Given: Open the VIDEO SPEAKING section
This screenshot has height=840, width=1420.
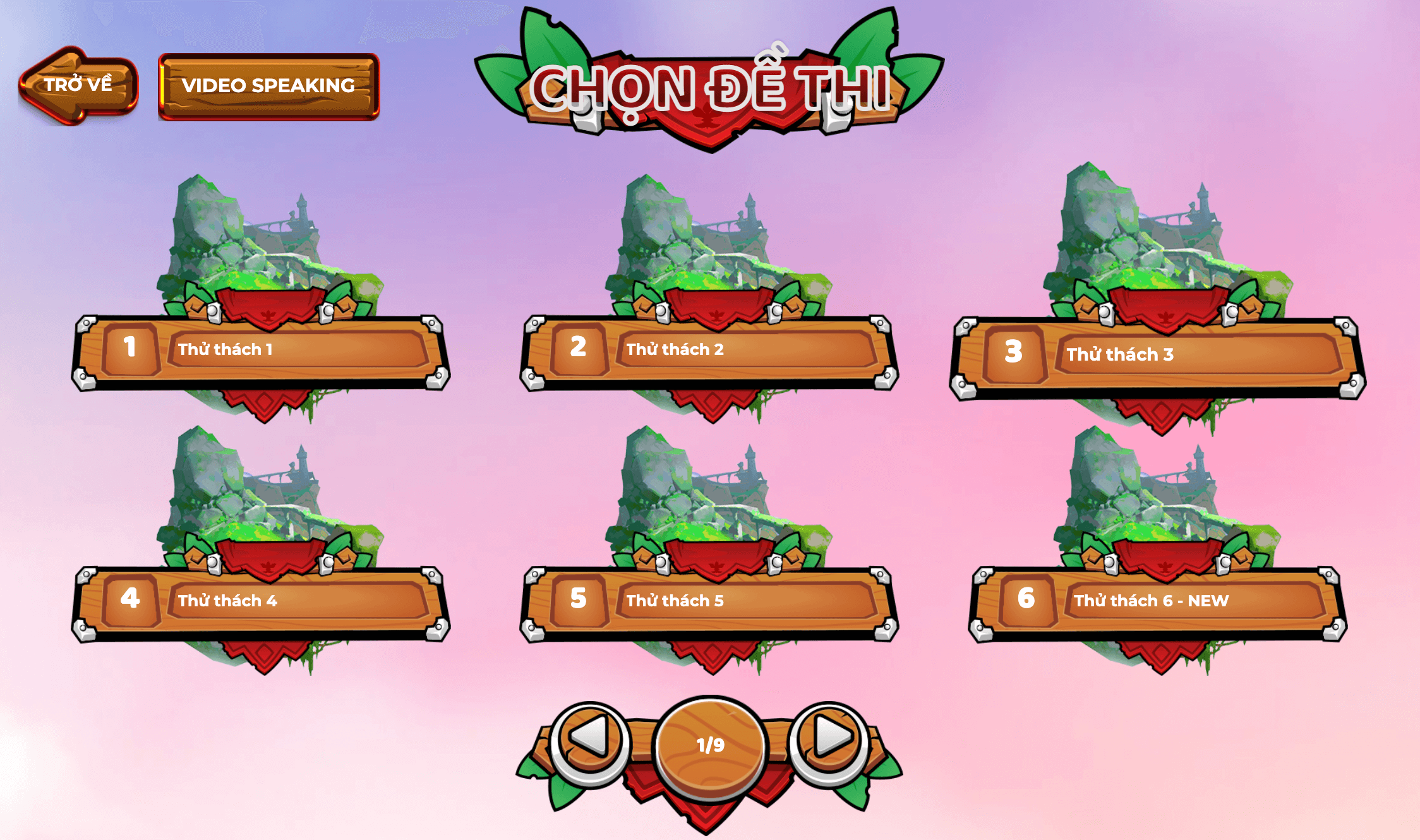Looking at the screenshot, I should pos(268,86).
